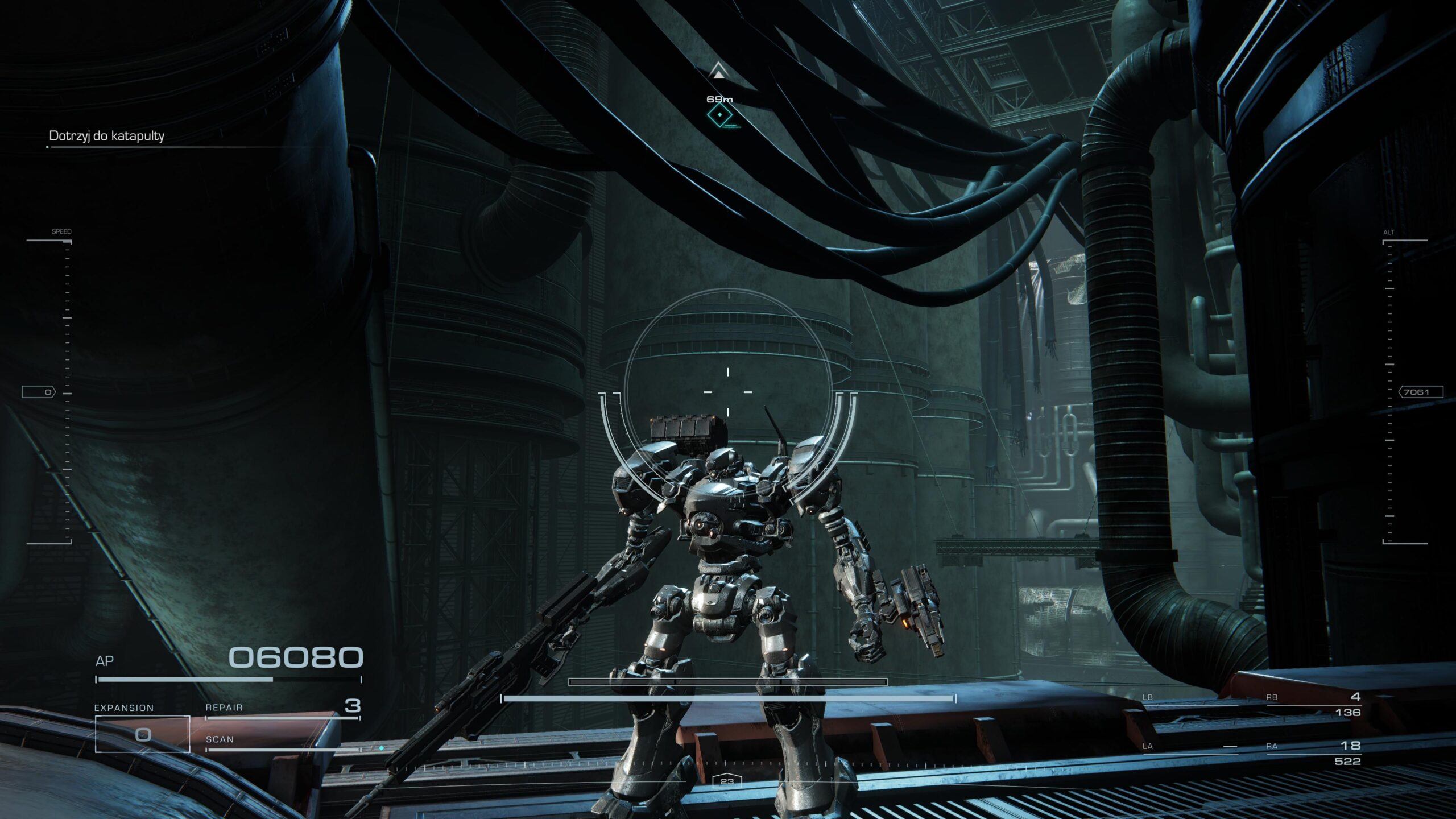Viewport: 1456px width, 819px height.
Task: Activate the Expansion slot box
Action: 142,734
